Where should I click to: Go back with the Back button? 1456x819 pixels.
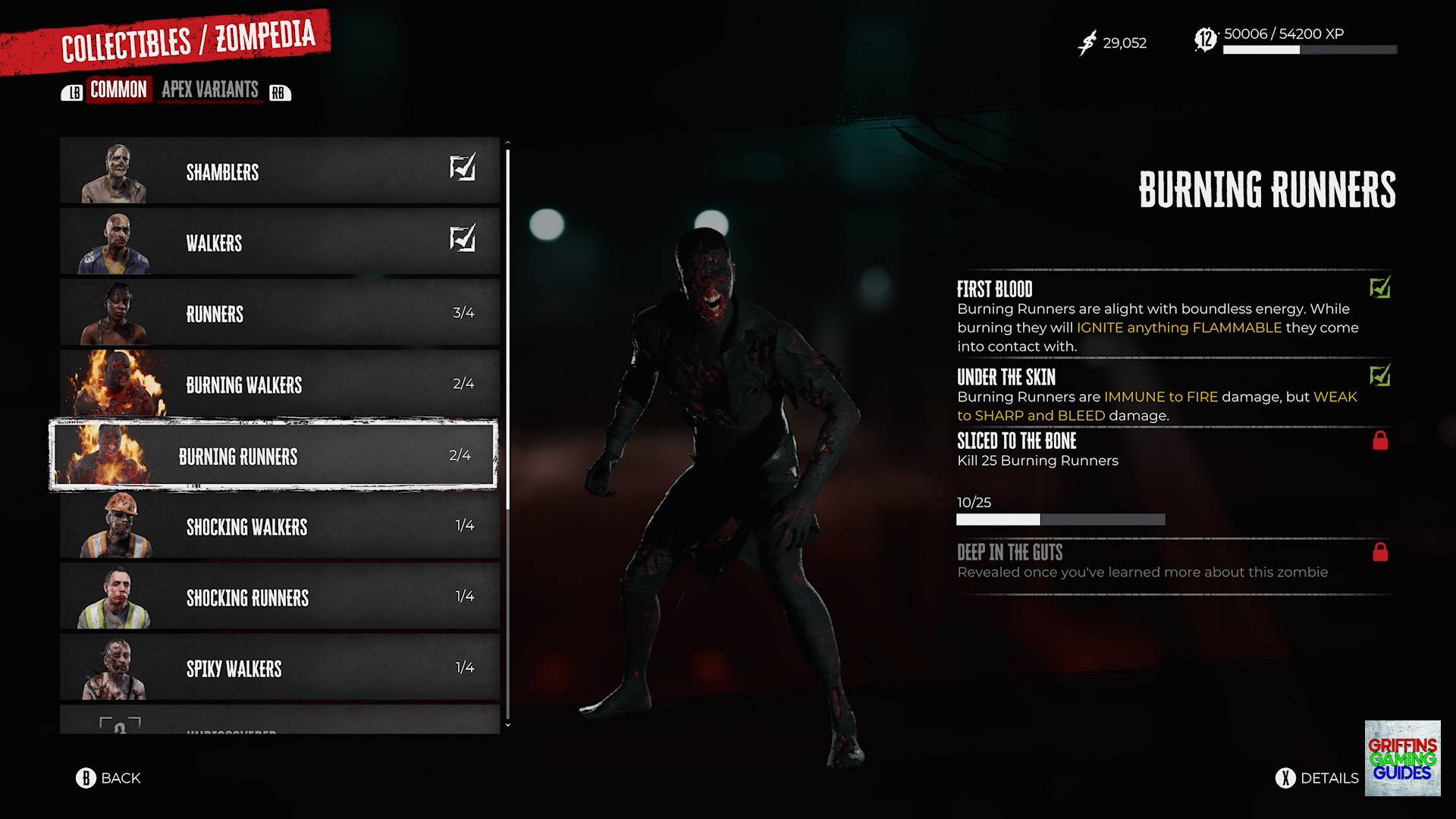(x=108, y=778)
